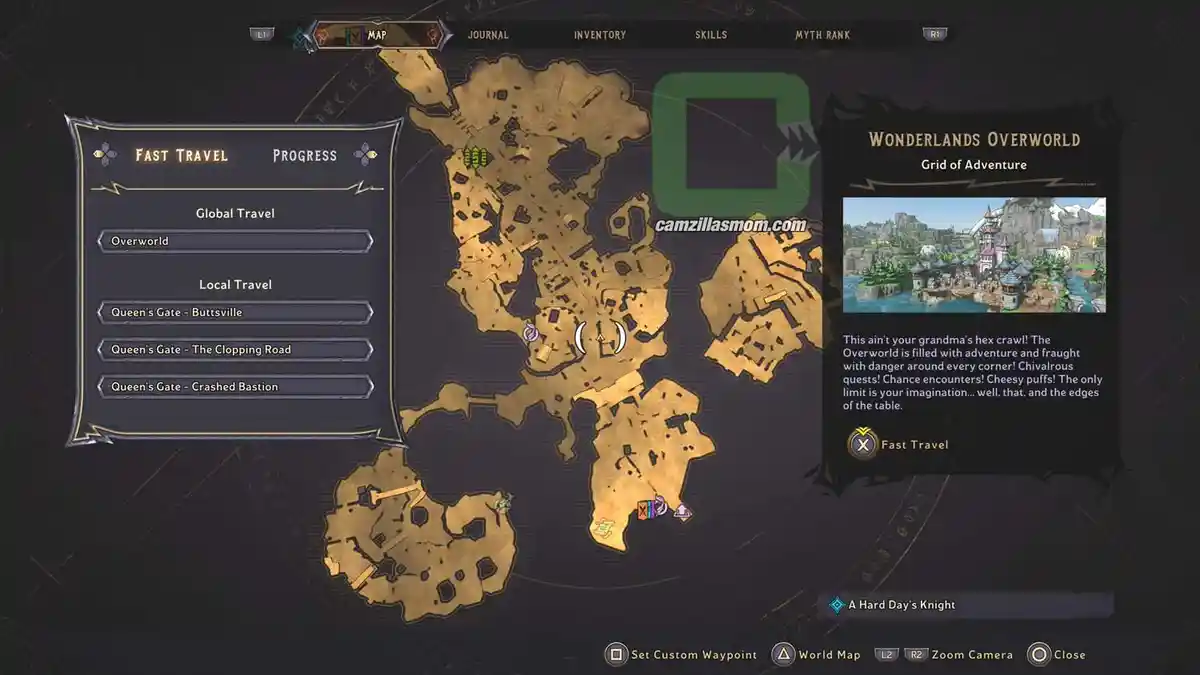Click the vending machine cluster map marker
The width and height of the screenshot is (1200, 675).
(651, 508)
